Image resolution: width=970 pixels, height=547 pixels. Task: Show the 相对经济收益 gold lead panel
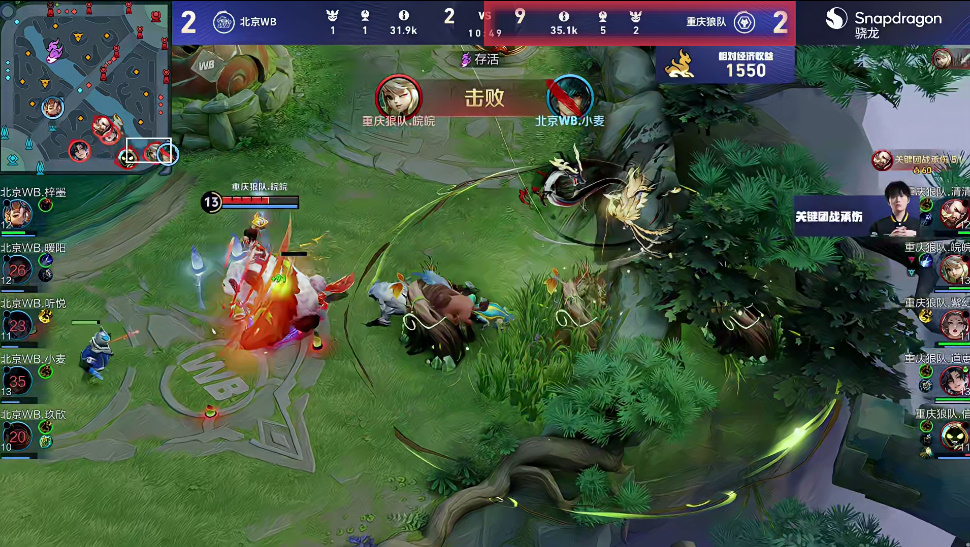726,63
